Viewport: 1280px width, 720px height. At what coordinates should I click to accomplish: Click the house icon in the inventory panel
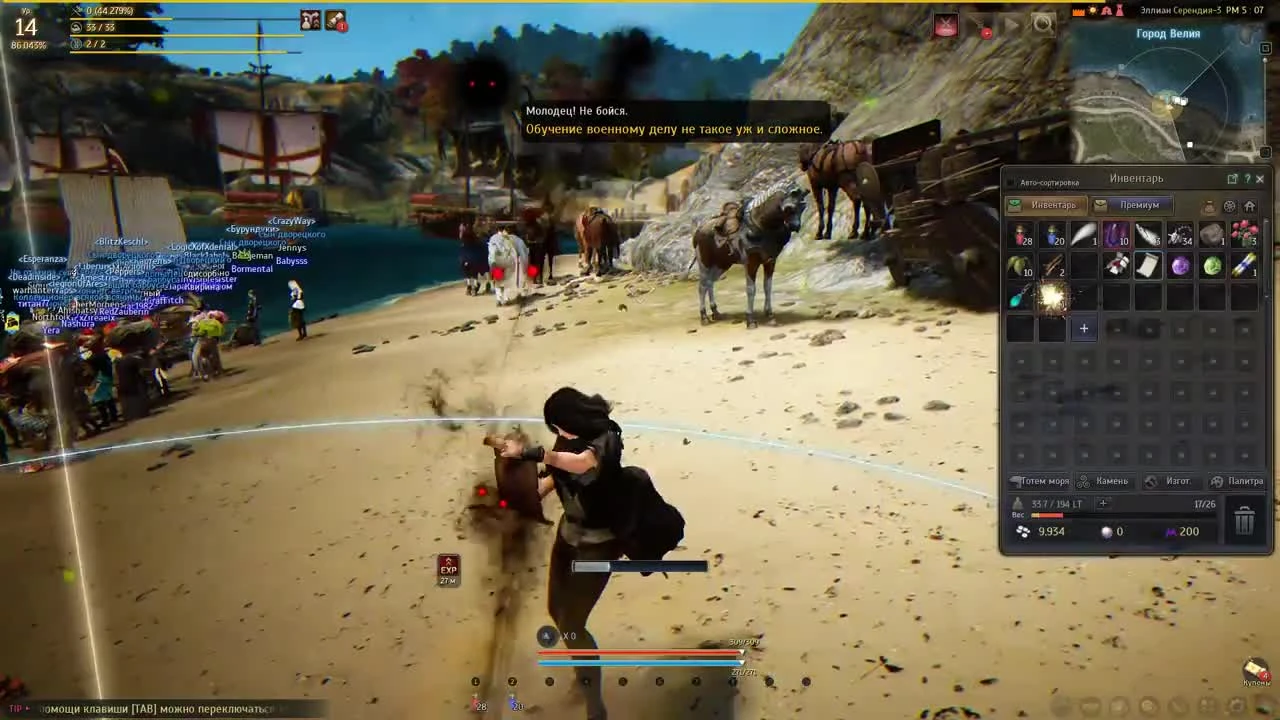(x=1250, y=207)
